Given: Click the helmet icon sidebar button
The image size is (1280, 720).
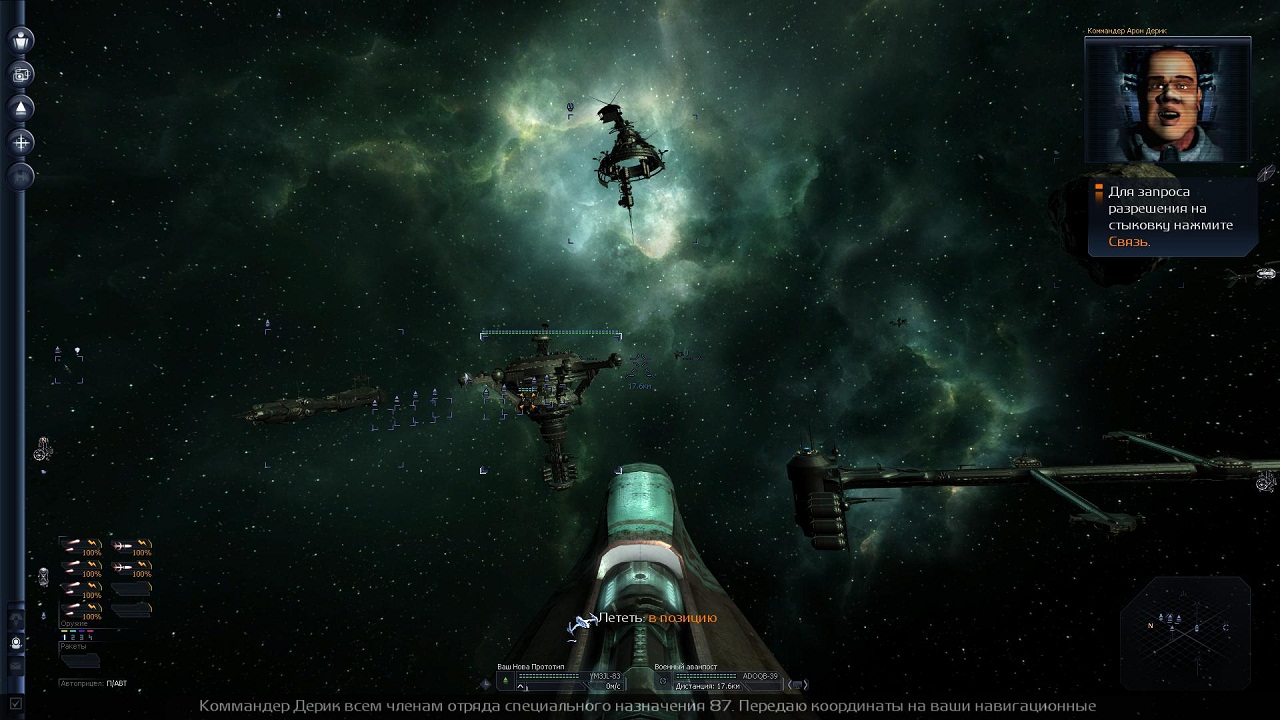Looking at the screenshot, I should click(16, 643).
